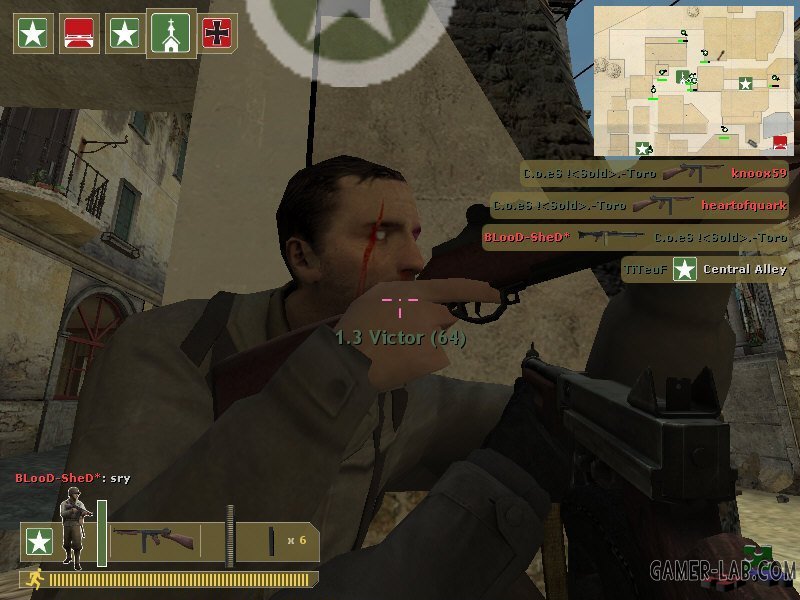Click the red Axis flag capture icon
Viewport: 800px width, 600px height.
pyautogui.click(x=77, y=33)
